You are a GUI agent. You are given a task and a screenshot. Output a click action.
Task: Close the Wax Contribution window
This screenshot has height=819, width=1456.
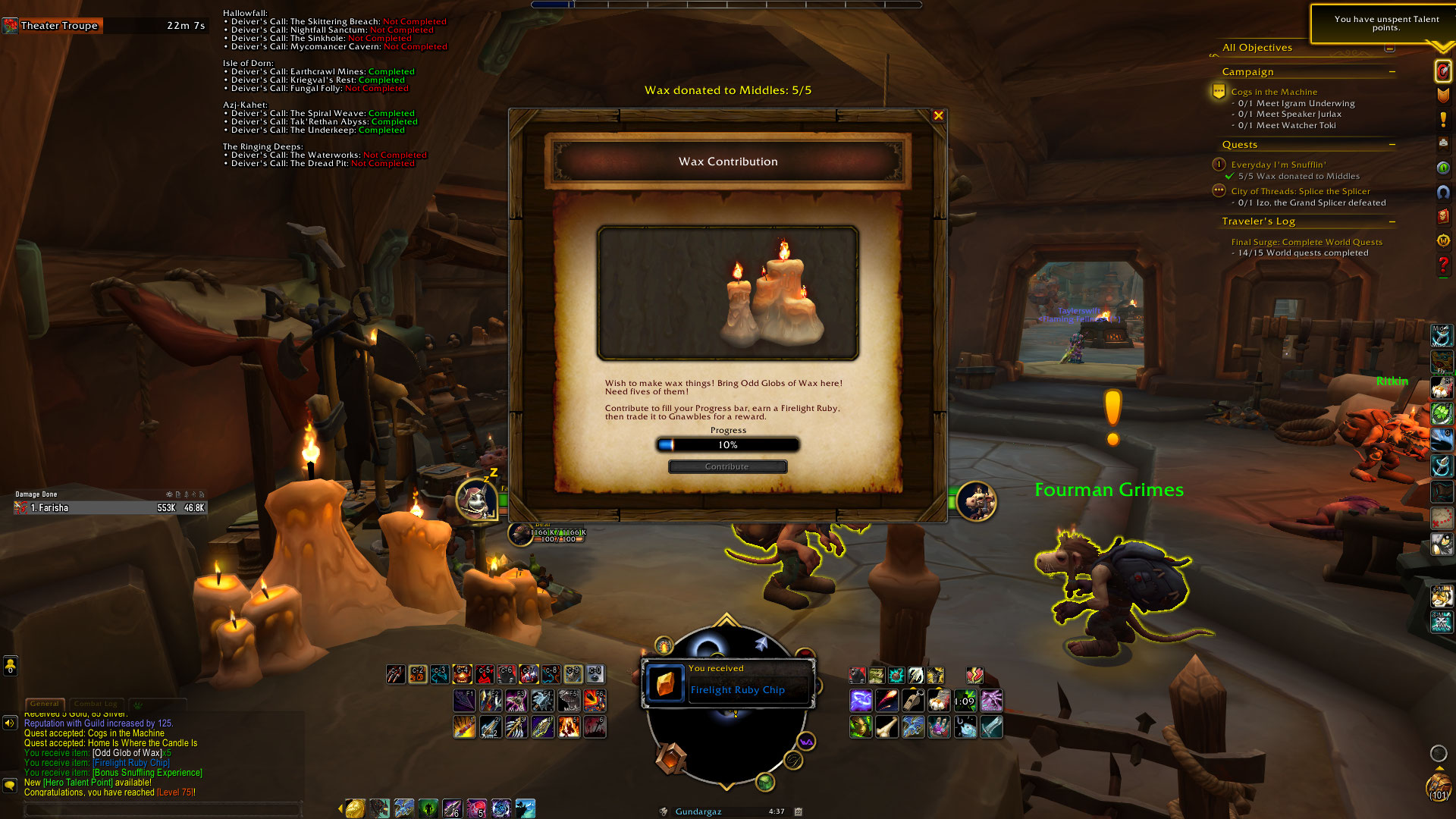tap(938, 116)
